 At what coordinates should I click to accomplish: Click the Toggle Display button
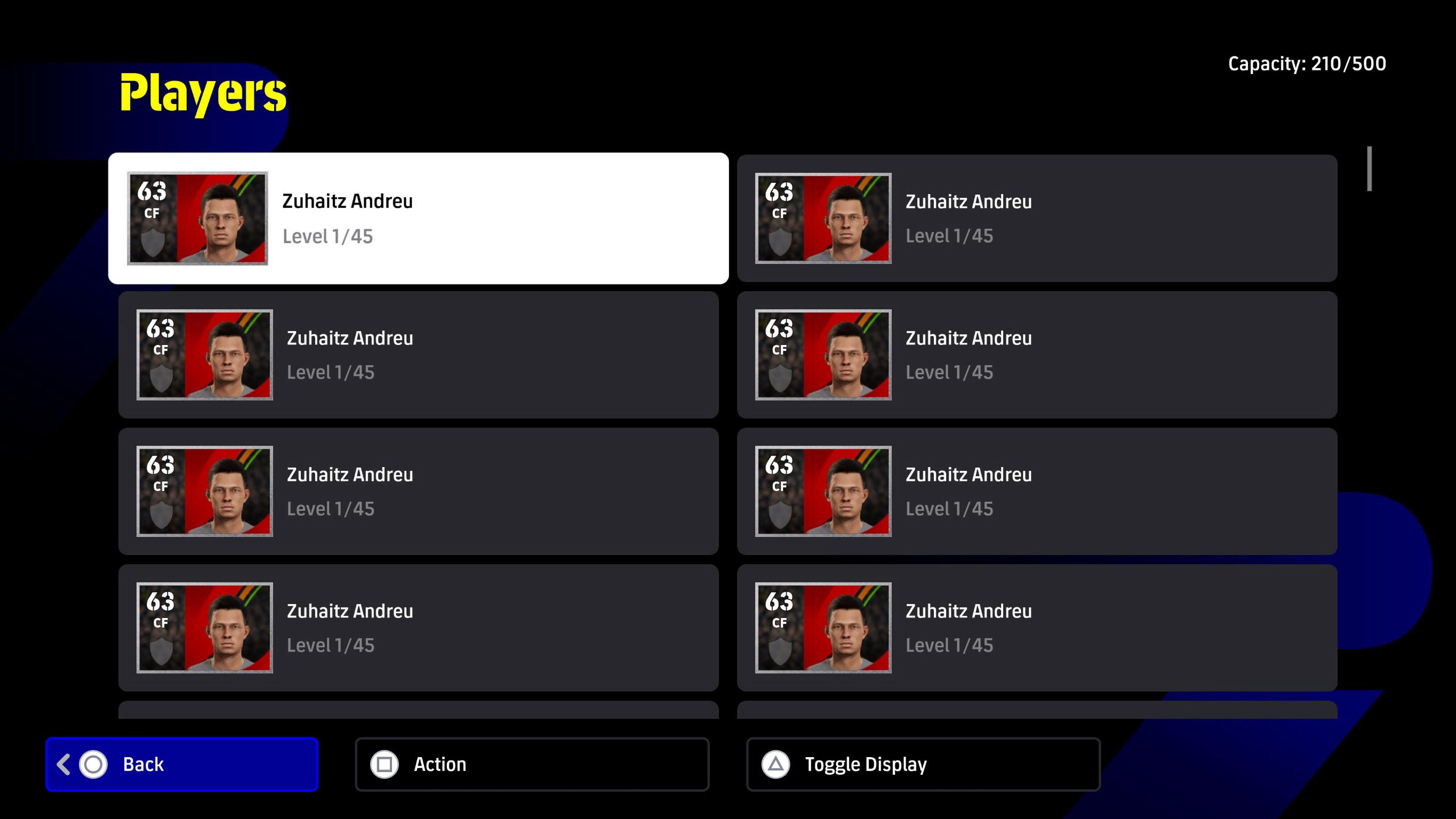coord(923,764)
